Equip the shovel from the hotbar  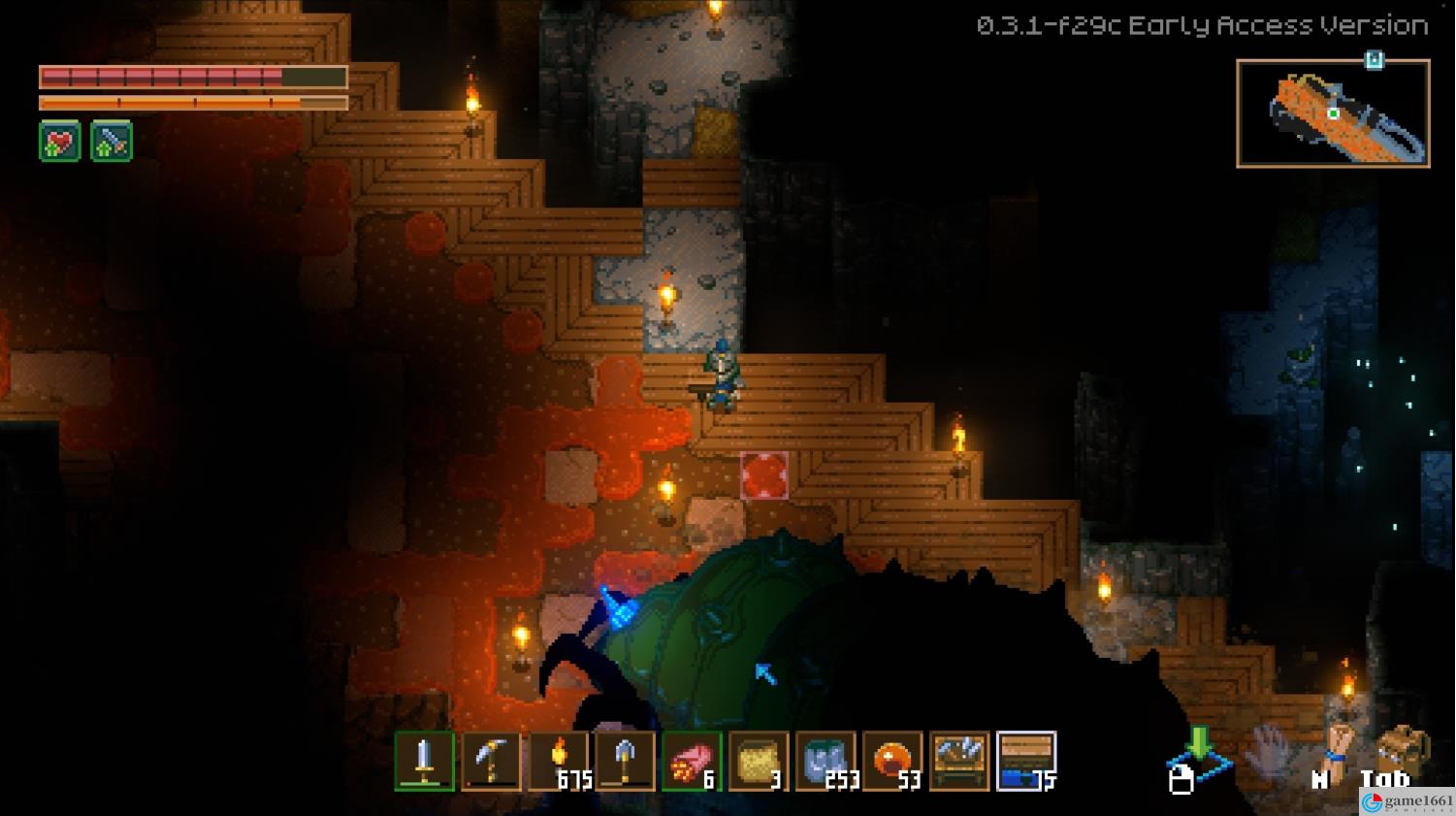[x=625, y=761]
